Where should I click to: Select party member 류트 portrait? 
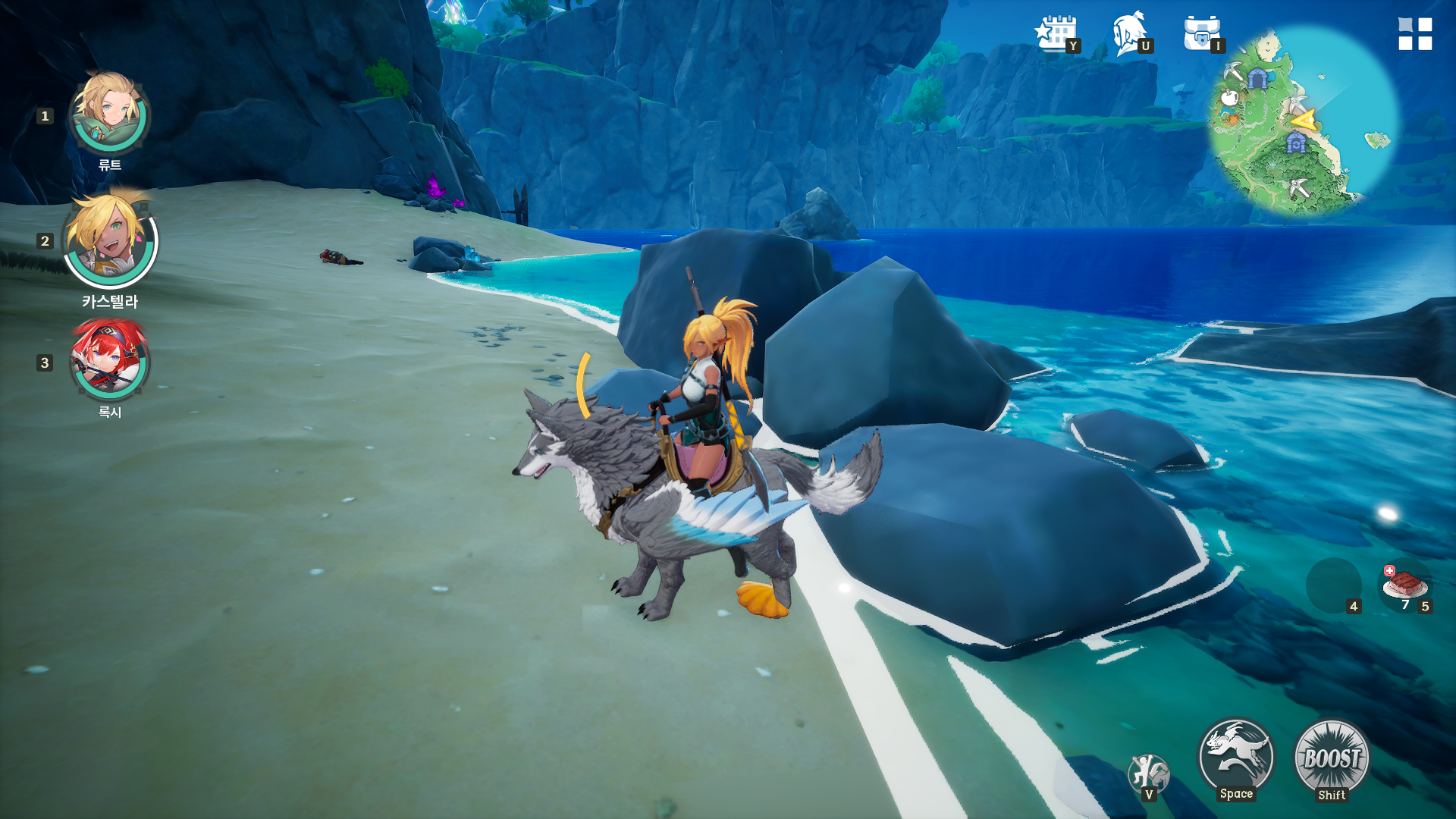pos(110,114)
